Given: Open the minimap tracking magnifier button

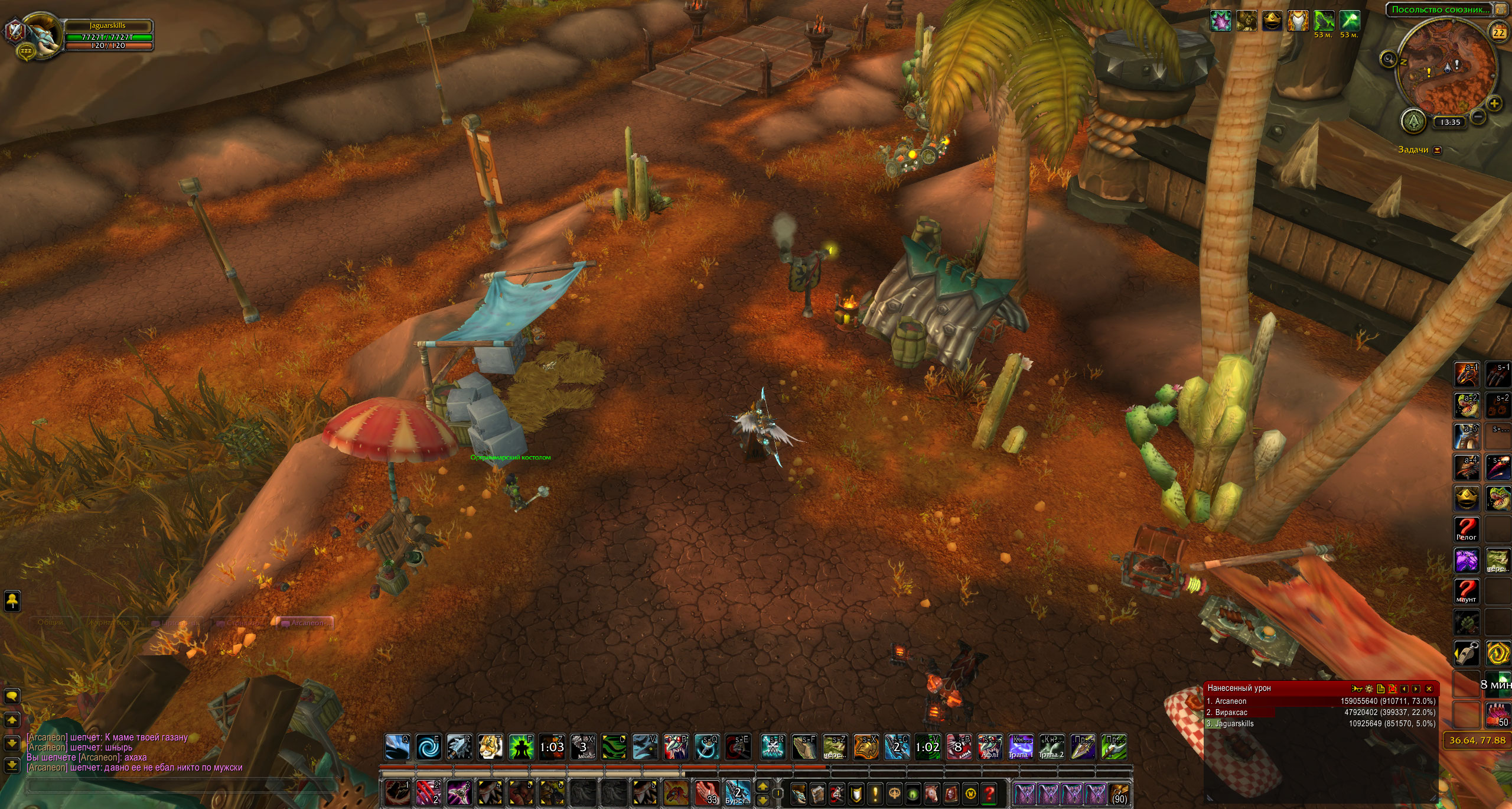Looking at the screenshot, I should pos(1388,59).
